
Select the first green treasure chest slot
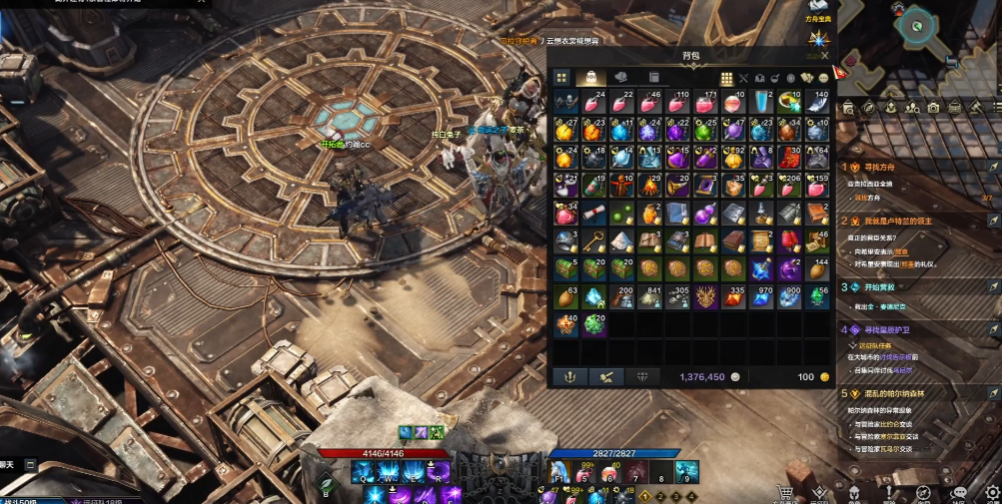566,269
